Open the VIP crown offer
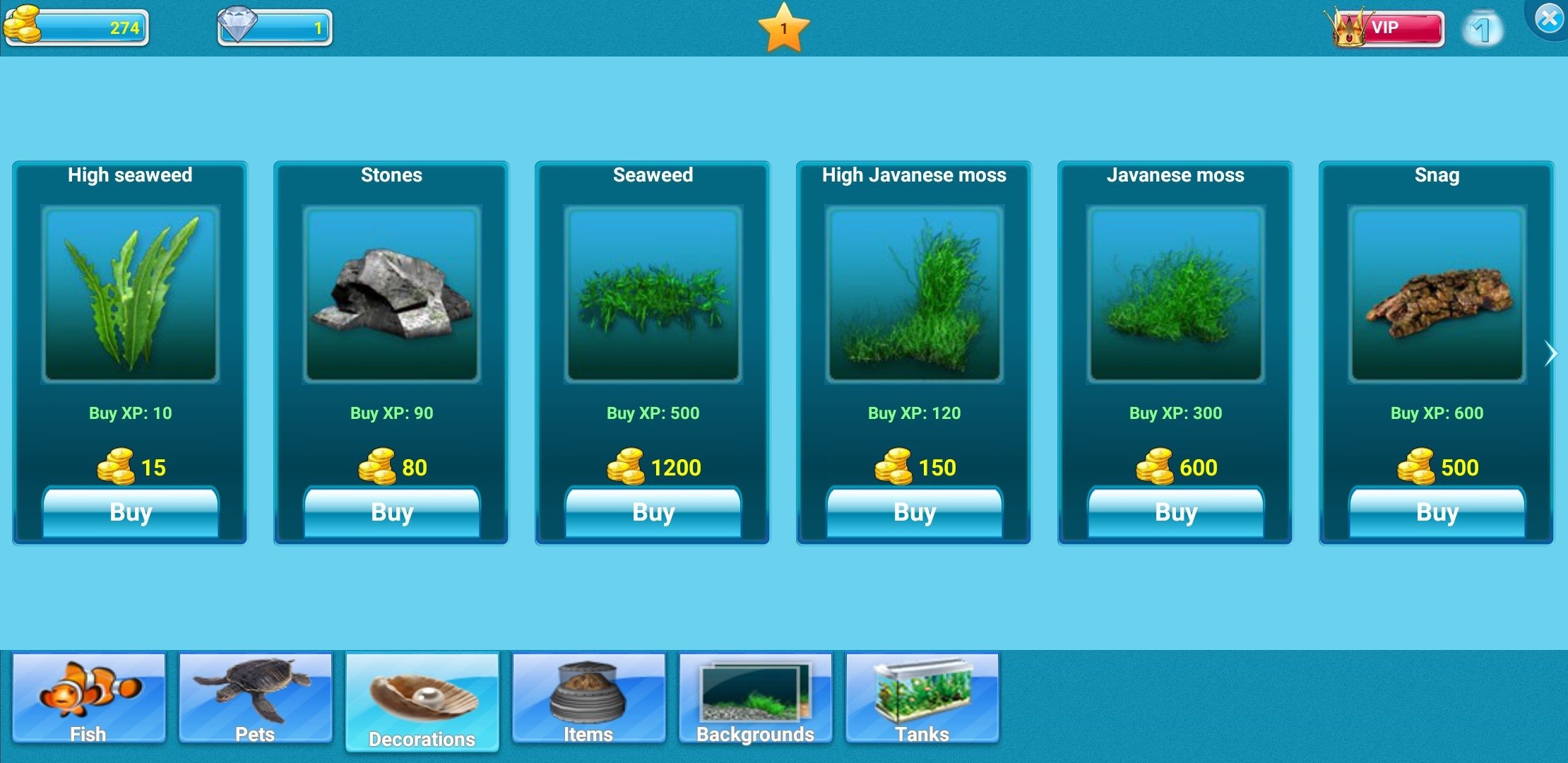This screenshot has height=763, width=1568. click(x=1386, y=28)
